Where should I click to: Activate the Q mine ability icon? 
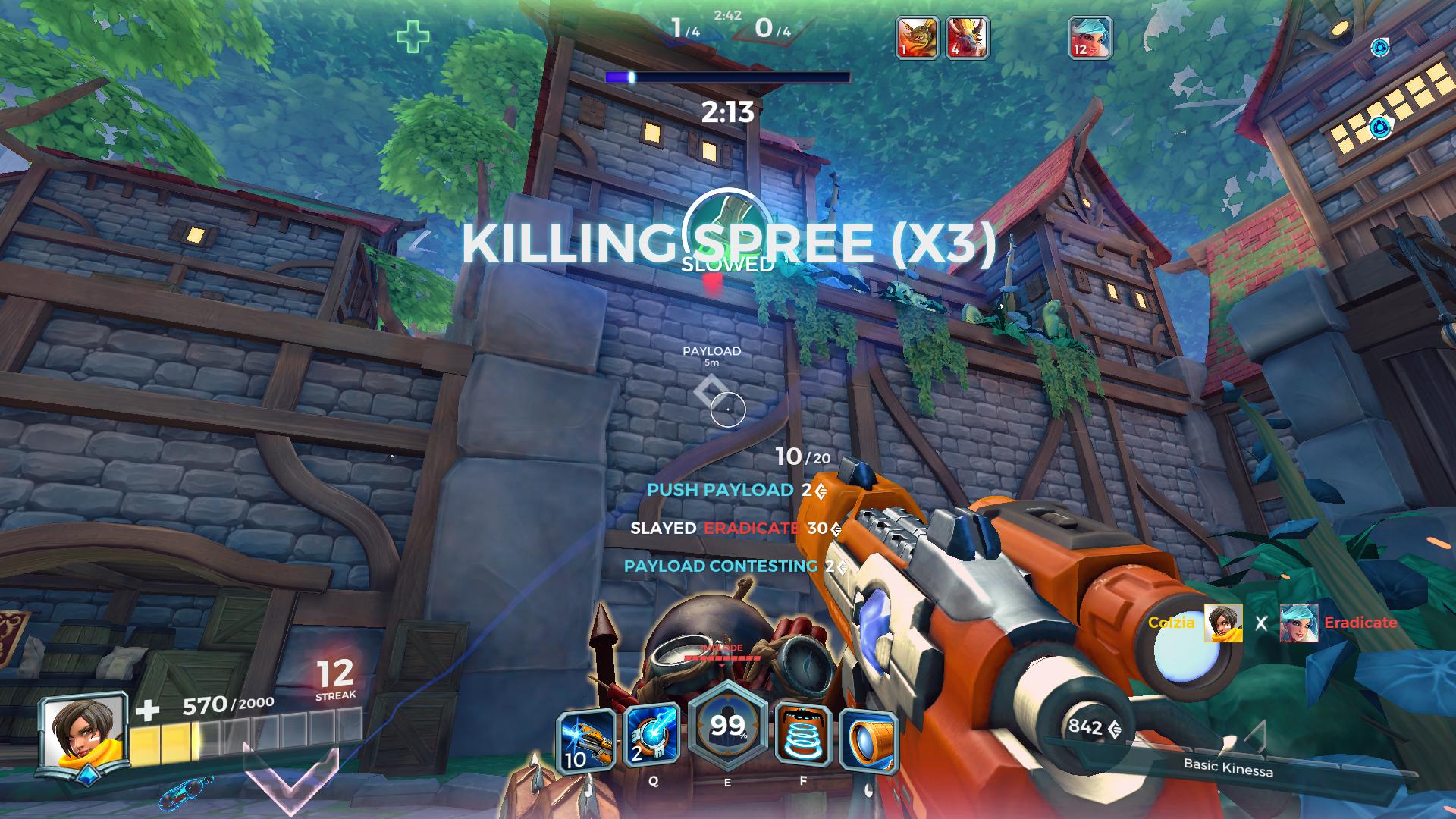coord(652,736)
